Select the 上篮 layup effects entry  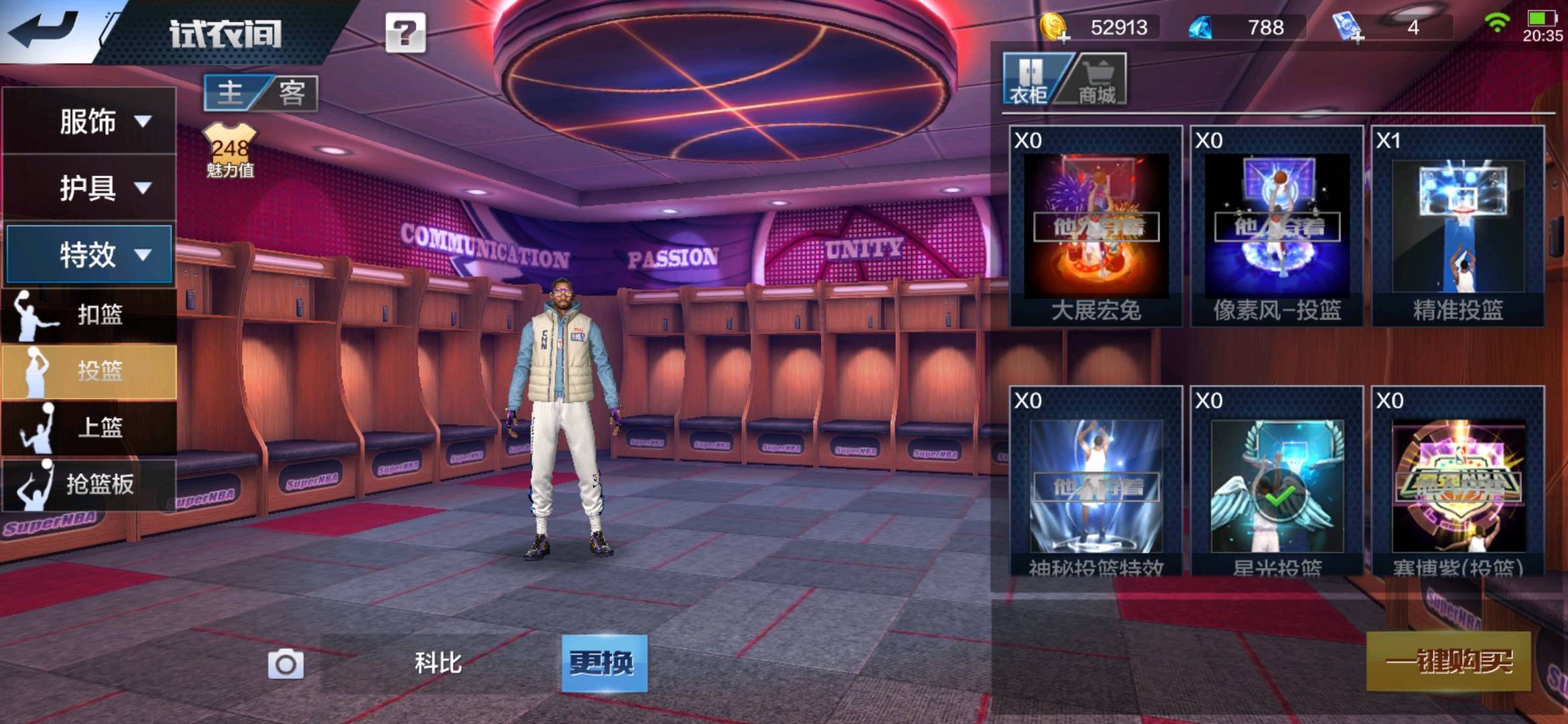[89, 427]
